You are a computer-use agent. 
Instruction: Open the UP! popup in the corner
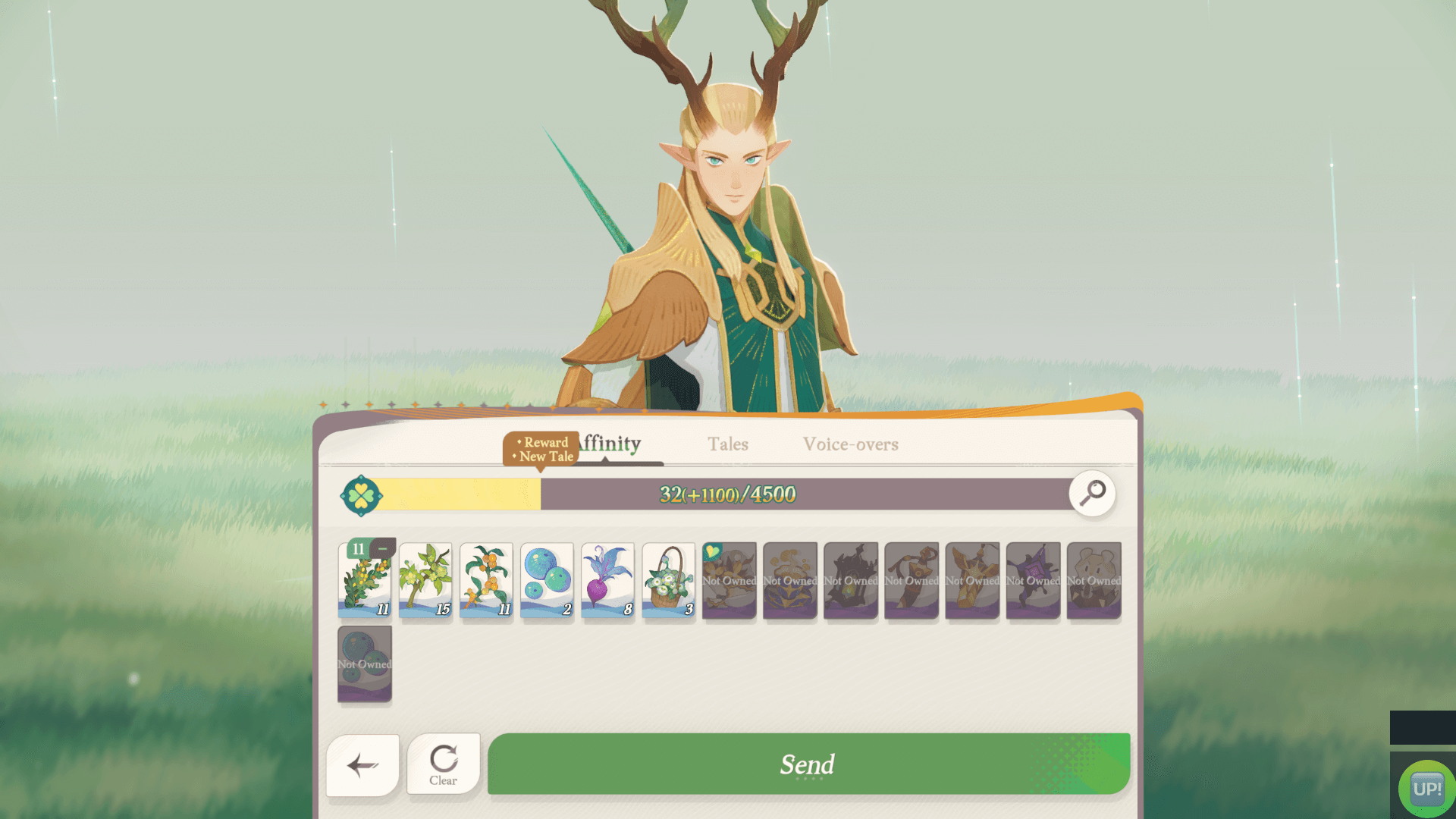[x=1427, y=786]
